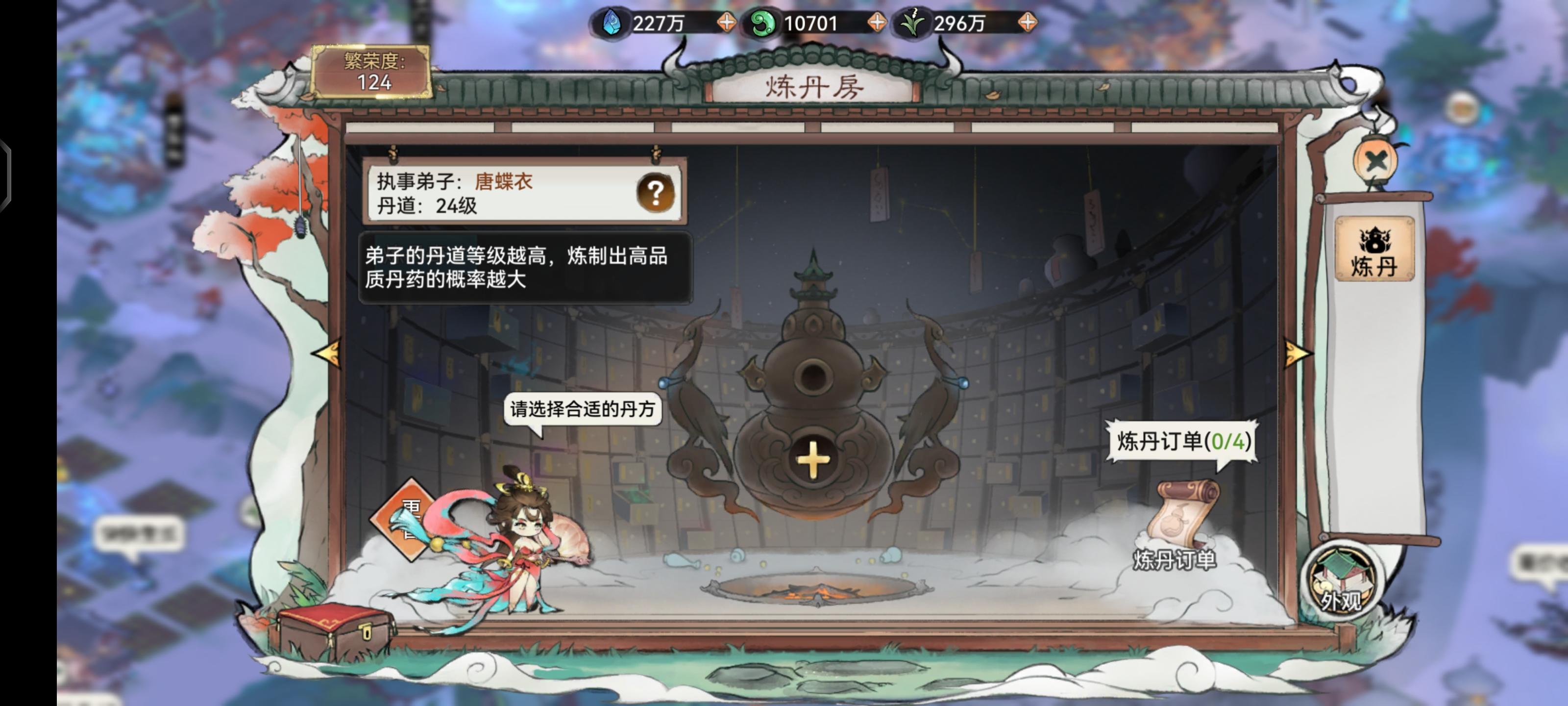The width and height of the screenshot is (1568, 706).
Task: Tap the blue spirit crystal currency icon
Action: click(x=613, y=23)
